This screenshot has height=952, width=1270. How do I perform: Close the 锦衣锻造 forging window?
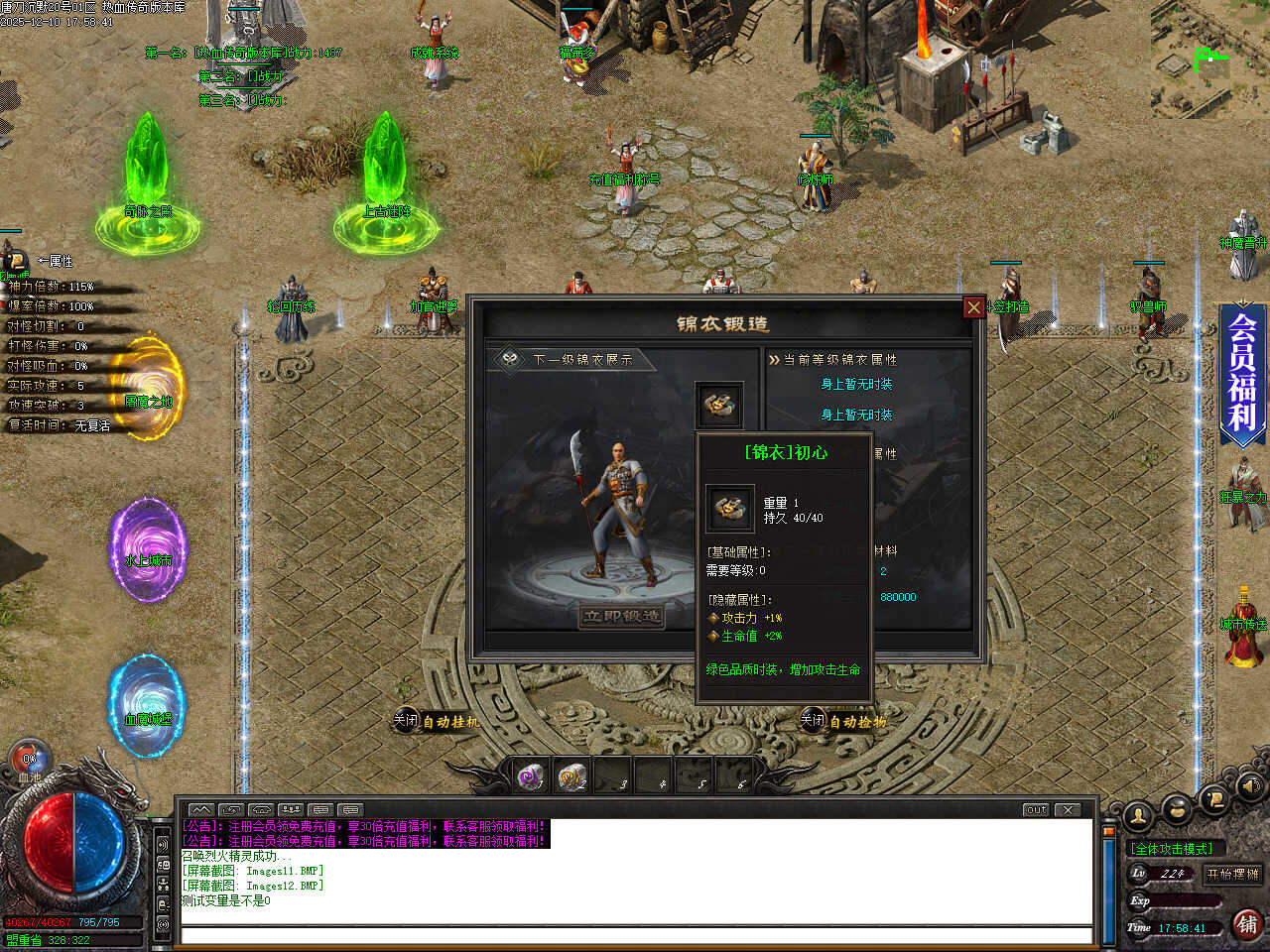(x=973, y=307)
